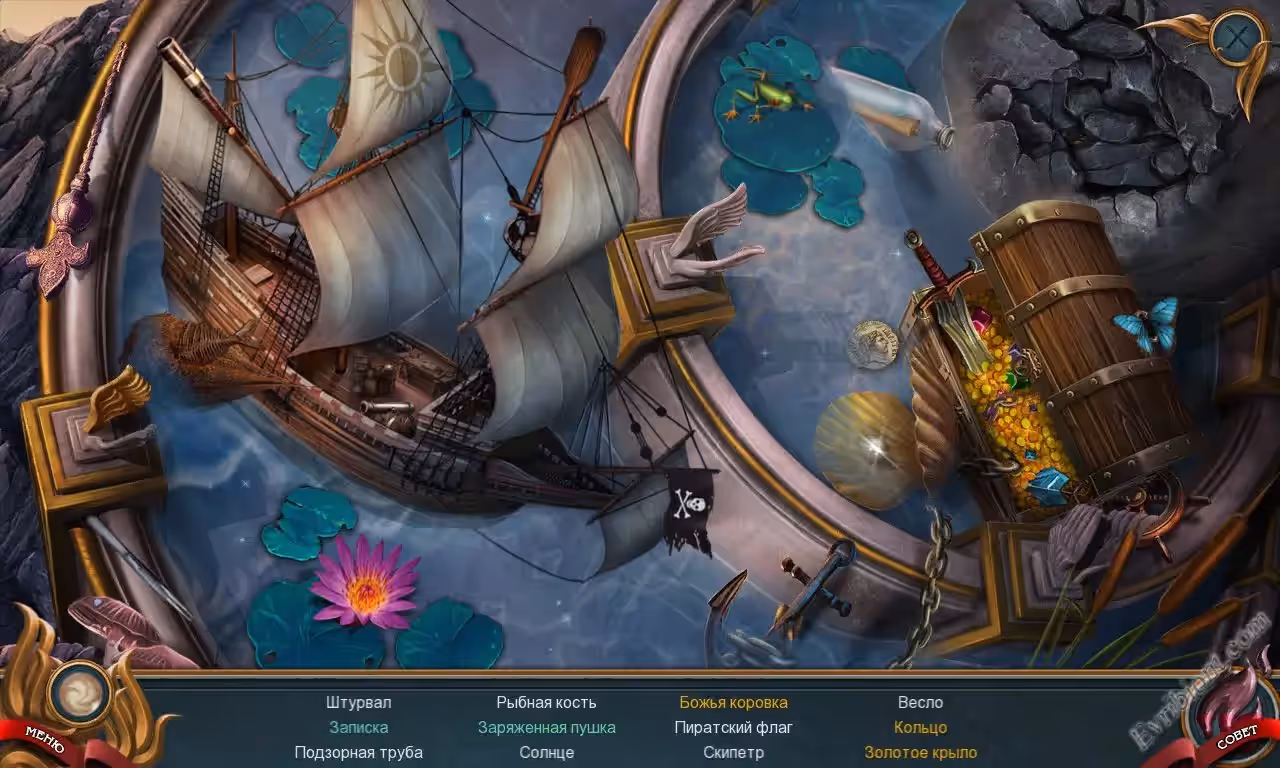Select 'Записка' in the item list
The height and width of the screenshot is (768, 1280).
[x=358, y=727]
